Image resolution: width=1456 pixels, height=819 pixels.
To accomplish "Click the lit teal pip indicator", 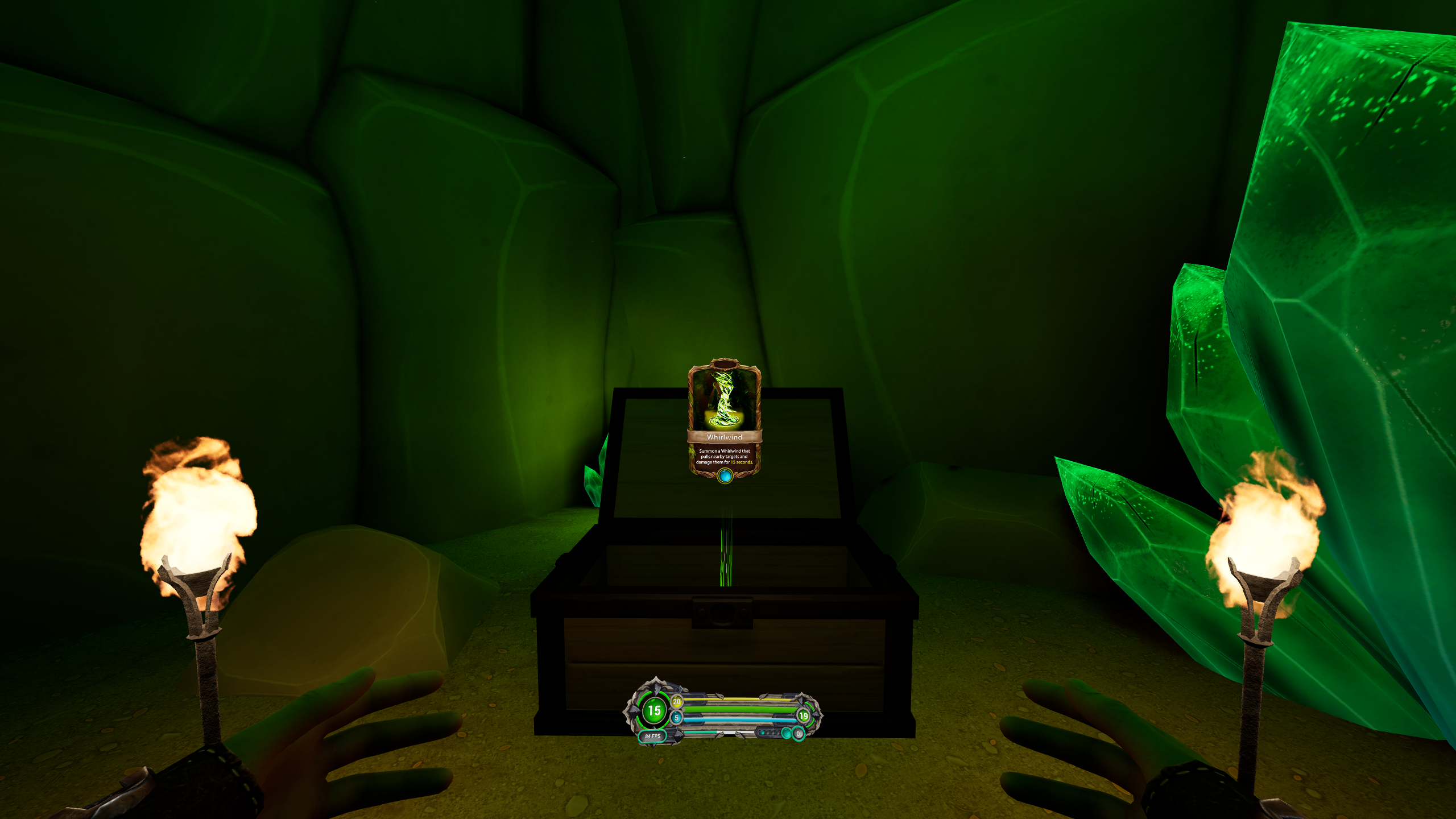I will 763,733.
